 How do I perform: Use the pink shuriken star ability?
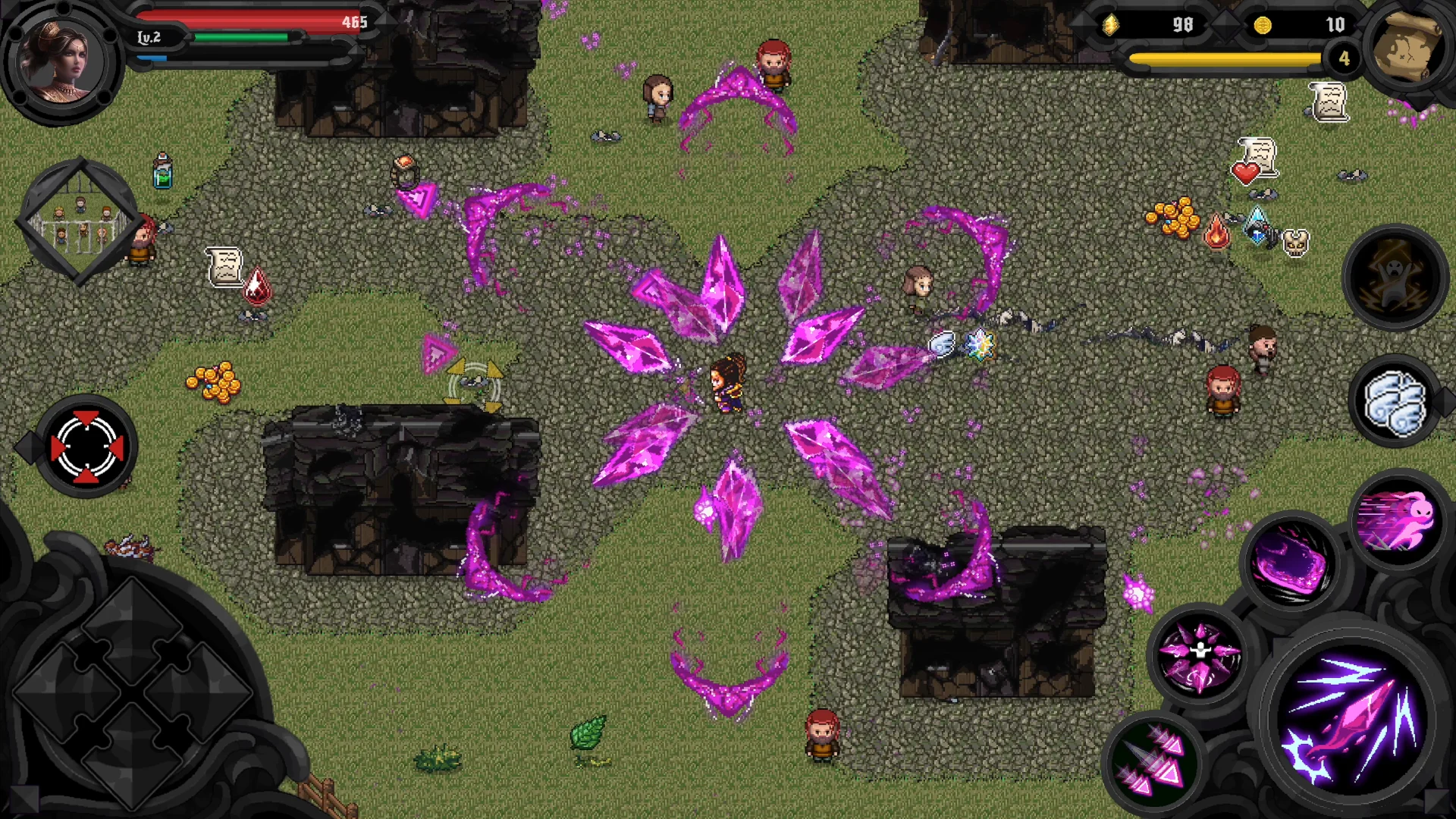(x=1199, y=653)
